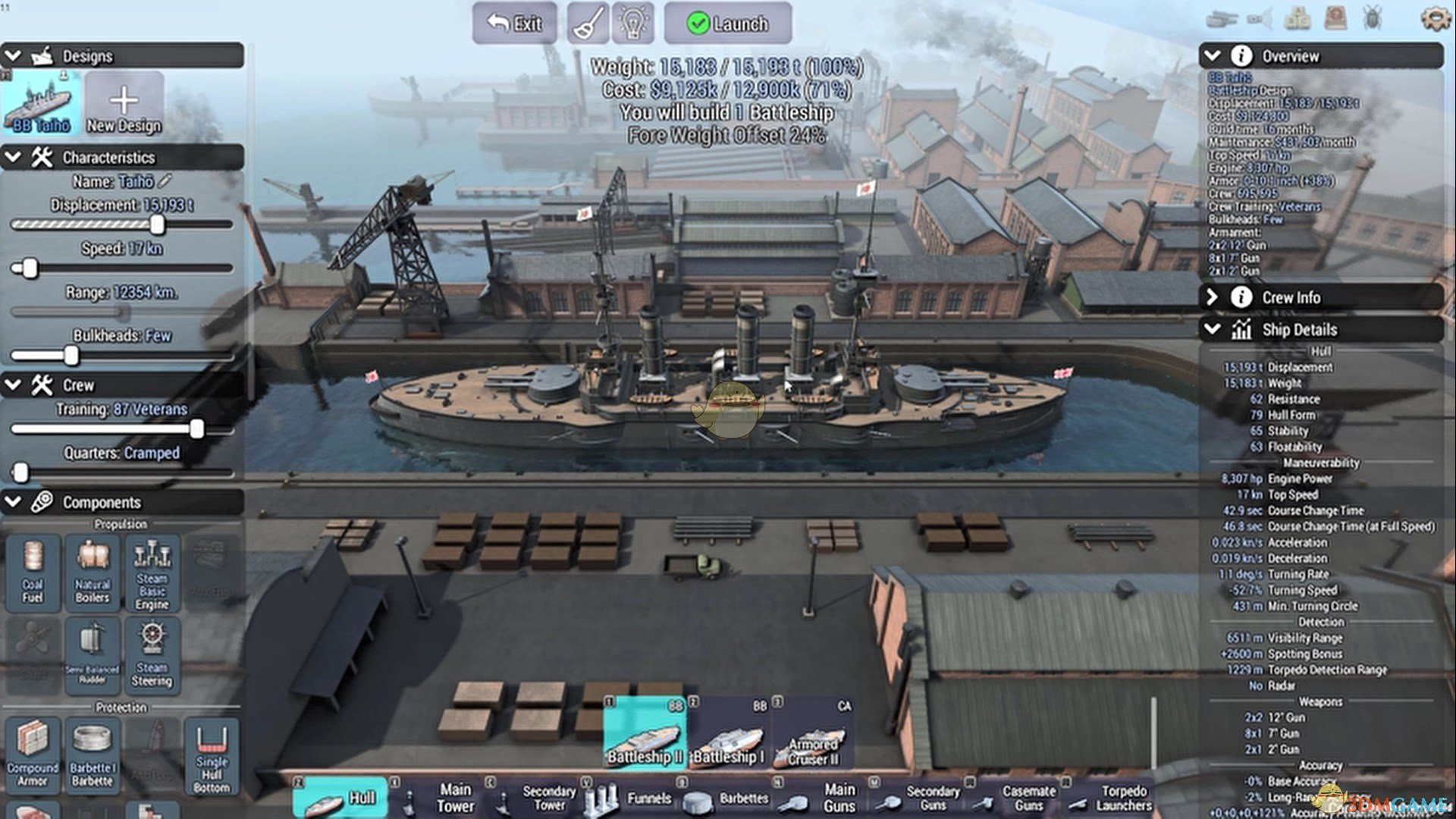
Task: Toggle the lightbulb hints button
Action: 632,24
